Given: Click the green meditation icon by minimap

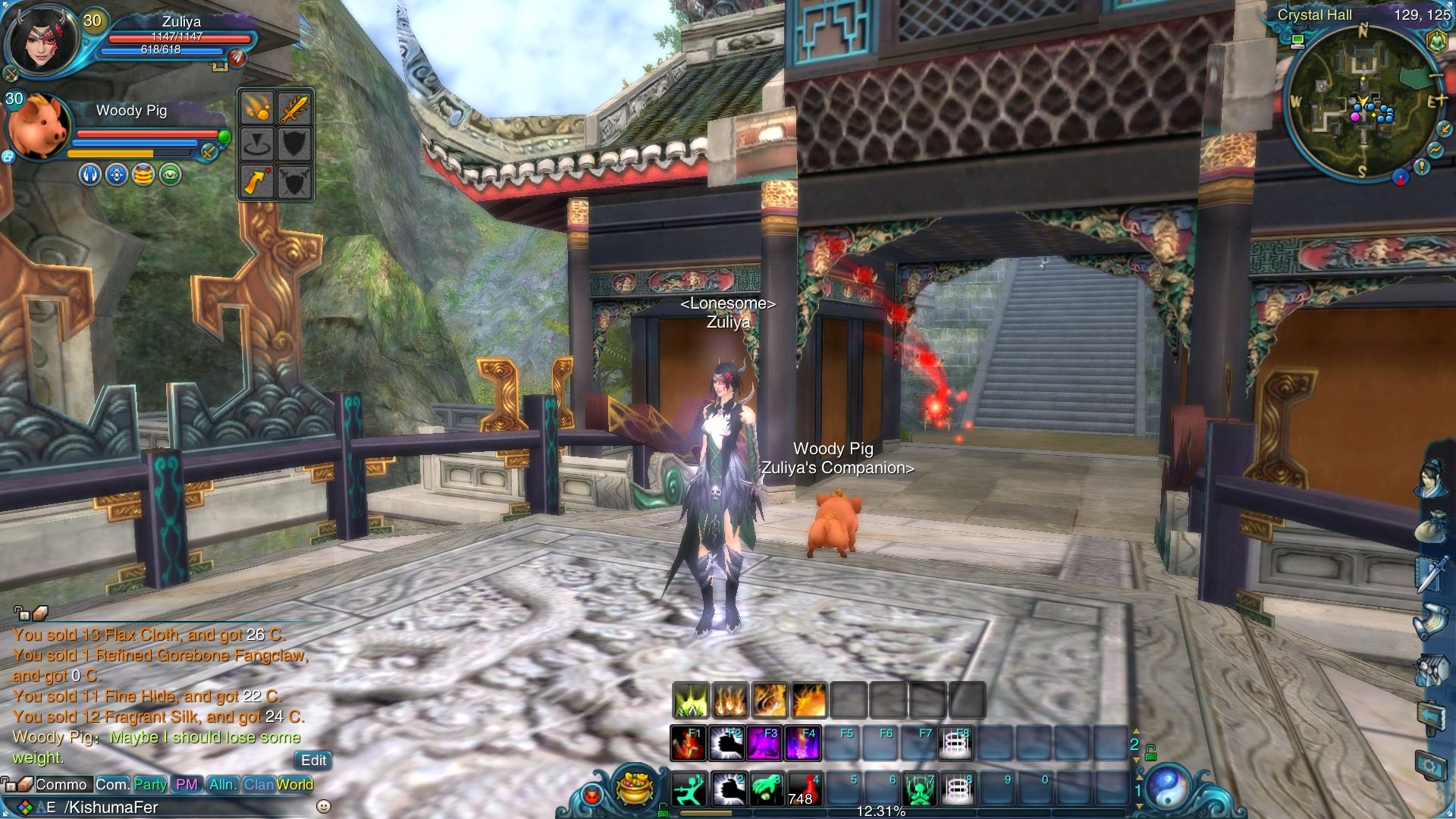Looking at the screenshot, I should coord(1436,41).
